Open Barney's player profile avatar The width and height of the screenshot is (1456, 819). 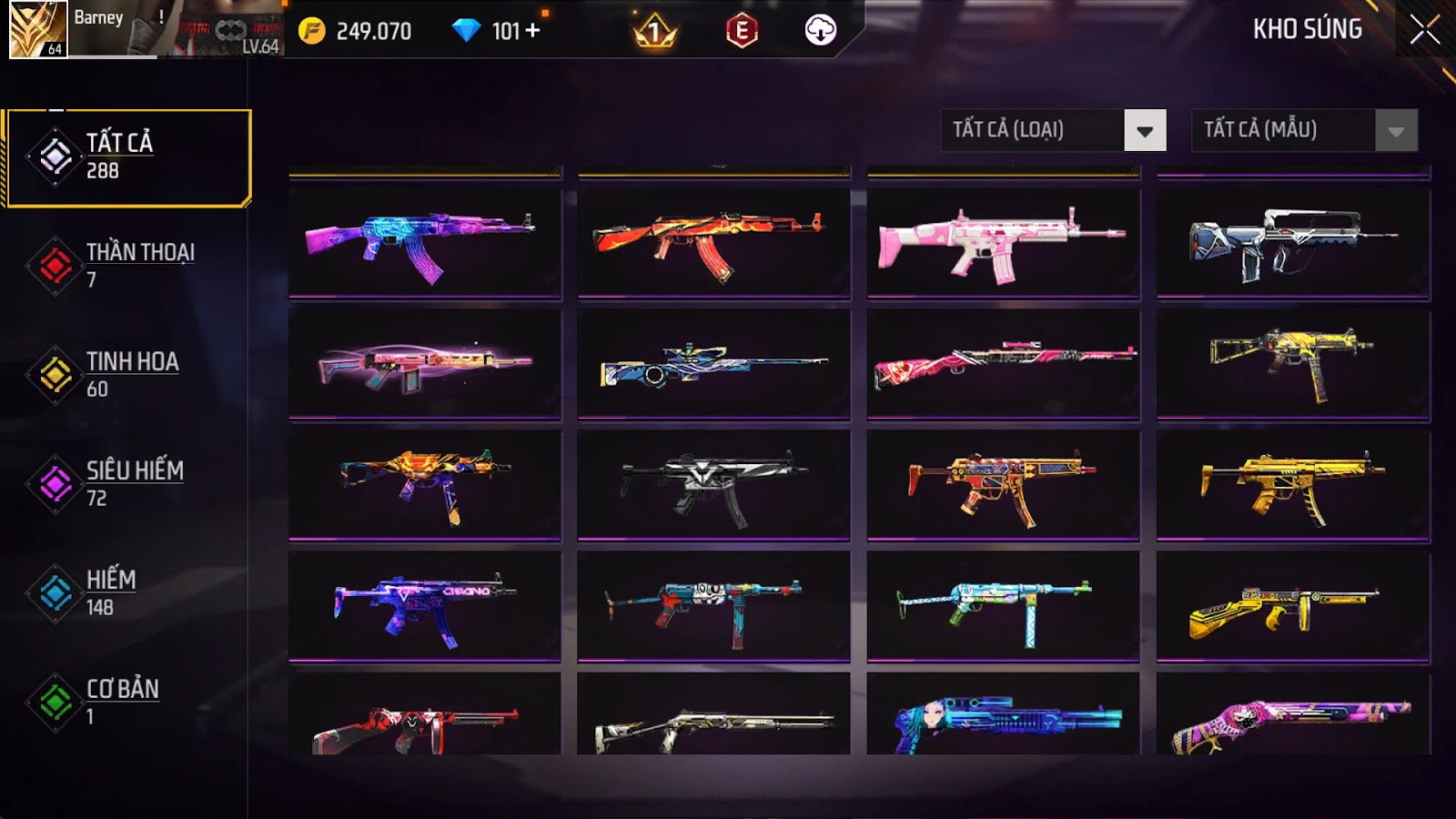point(38,29)
